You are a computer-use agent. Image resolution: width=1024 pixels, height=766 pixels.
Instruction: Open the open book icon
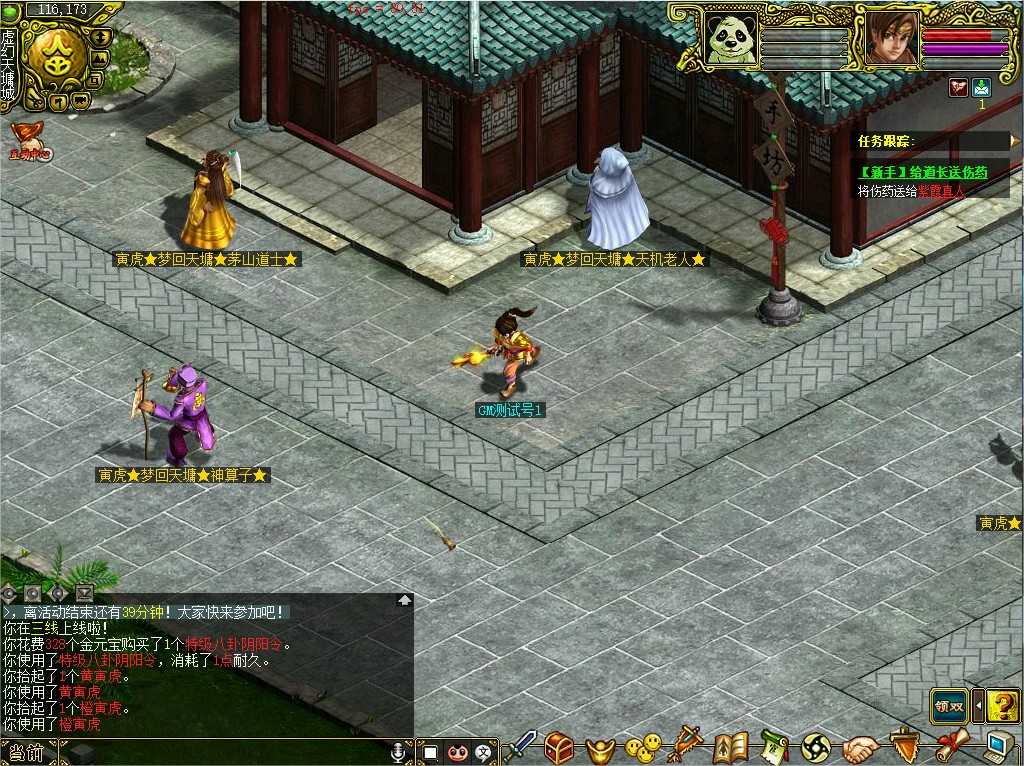pos(731,746)
